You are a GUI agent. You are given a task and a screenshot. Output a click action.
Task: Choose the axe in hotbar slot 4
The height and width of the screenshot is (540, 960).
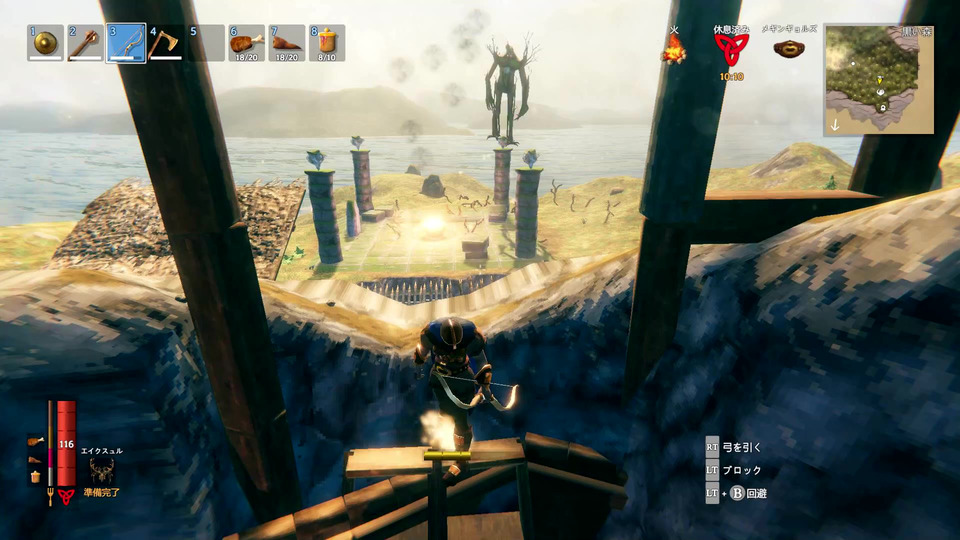(x=166, y=43)
